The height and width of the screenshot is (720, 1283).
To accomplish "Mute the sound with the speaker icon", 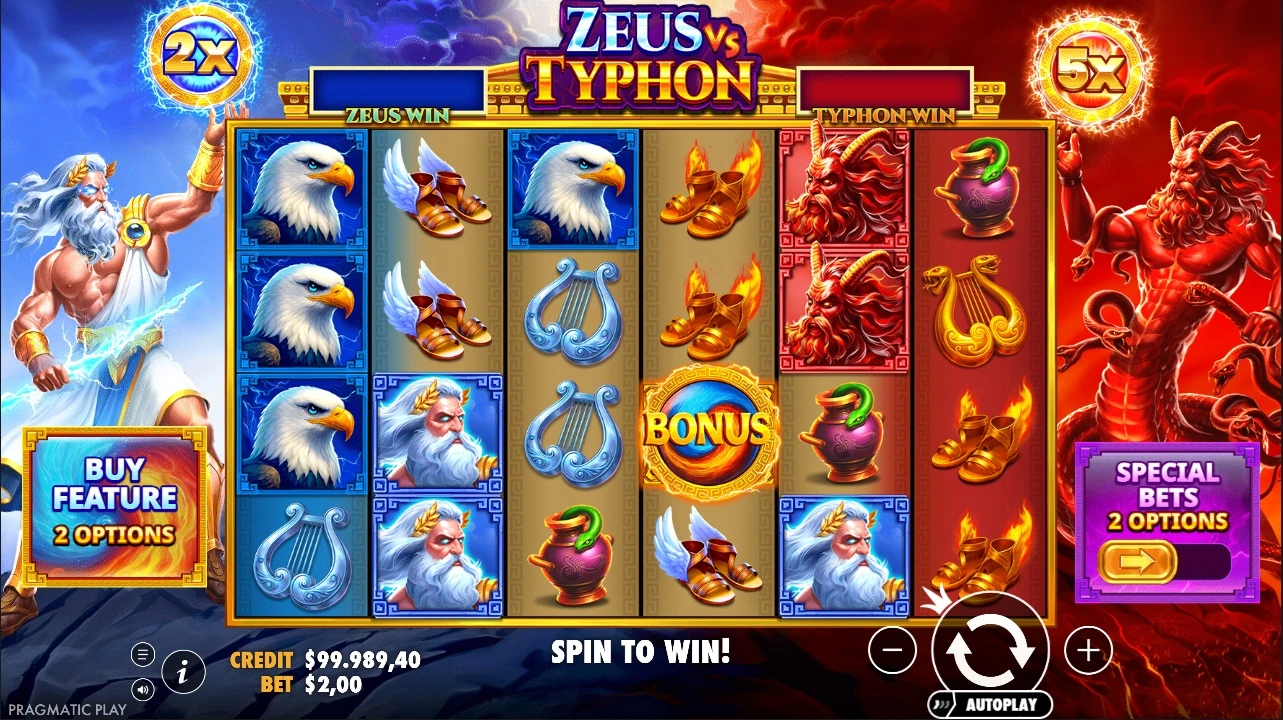I will tap(143, 689).
